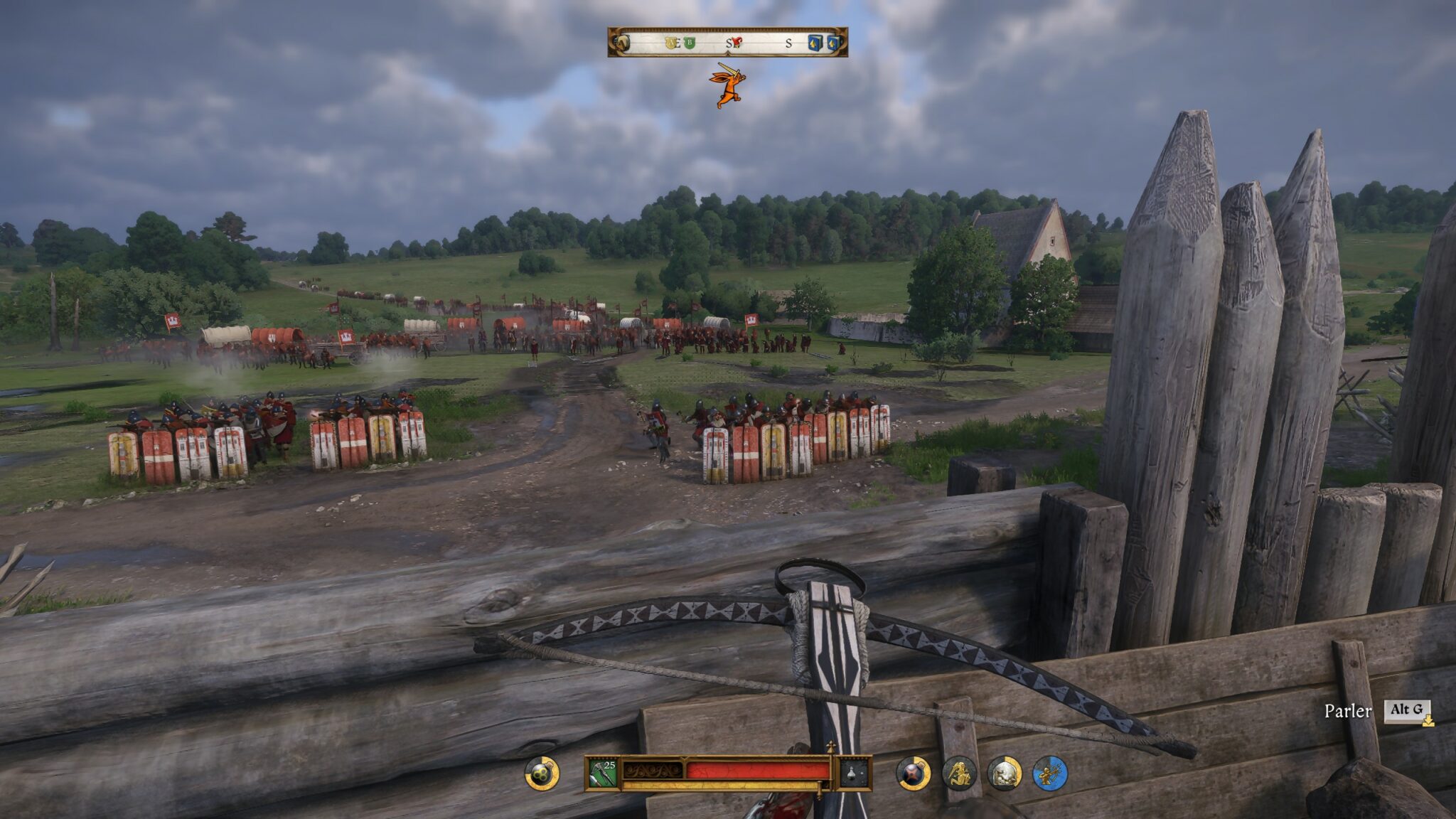The width and height of the screenshot is (1456, 819).
Task: Select the gold A shield compass marker
Action: 670,43
